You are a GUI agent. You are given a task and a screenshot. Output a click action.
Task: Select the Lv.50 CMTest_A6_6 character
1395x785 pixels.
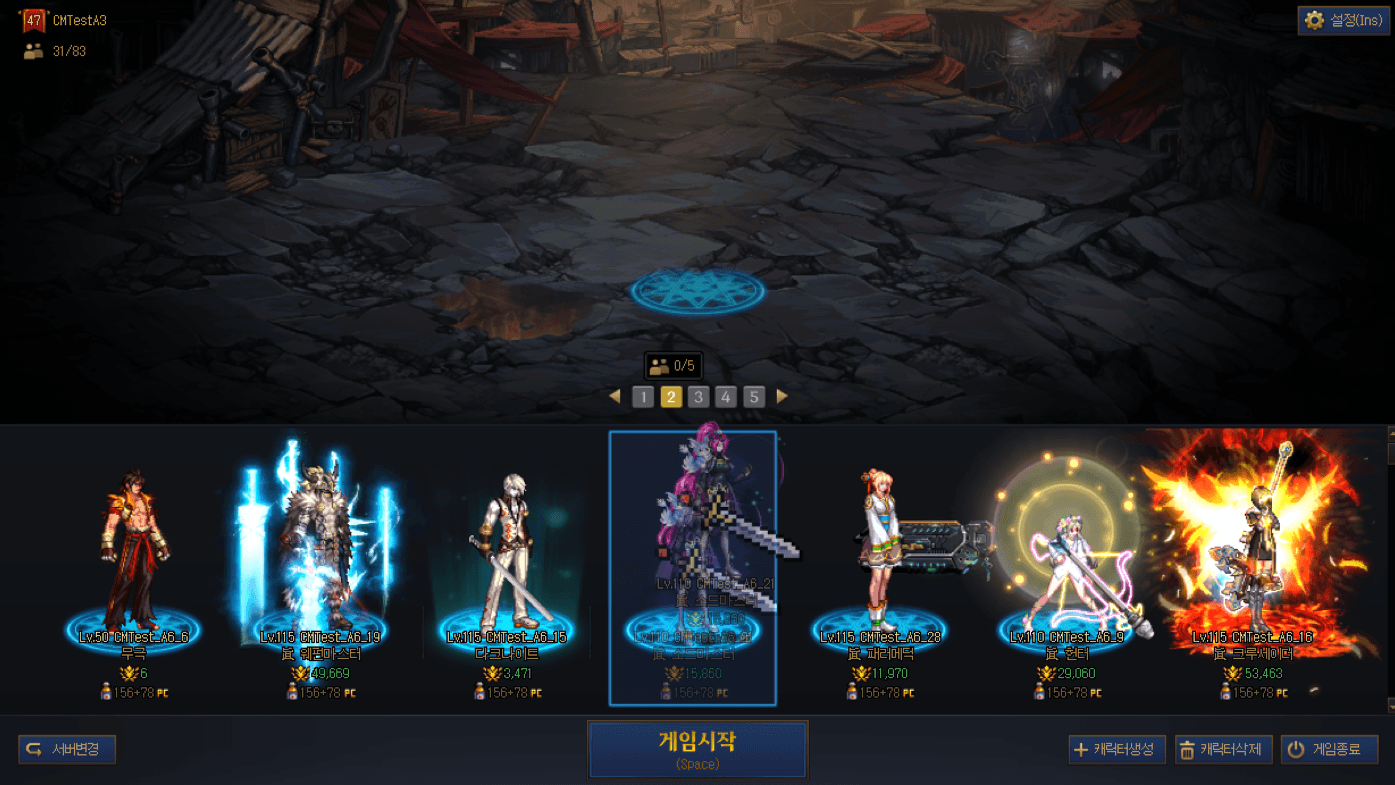pos(133,570)
